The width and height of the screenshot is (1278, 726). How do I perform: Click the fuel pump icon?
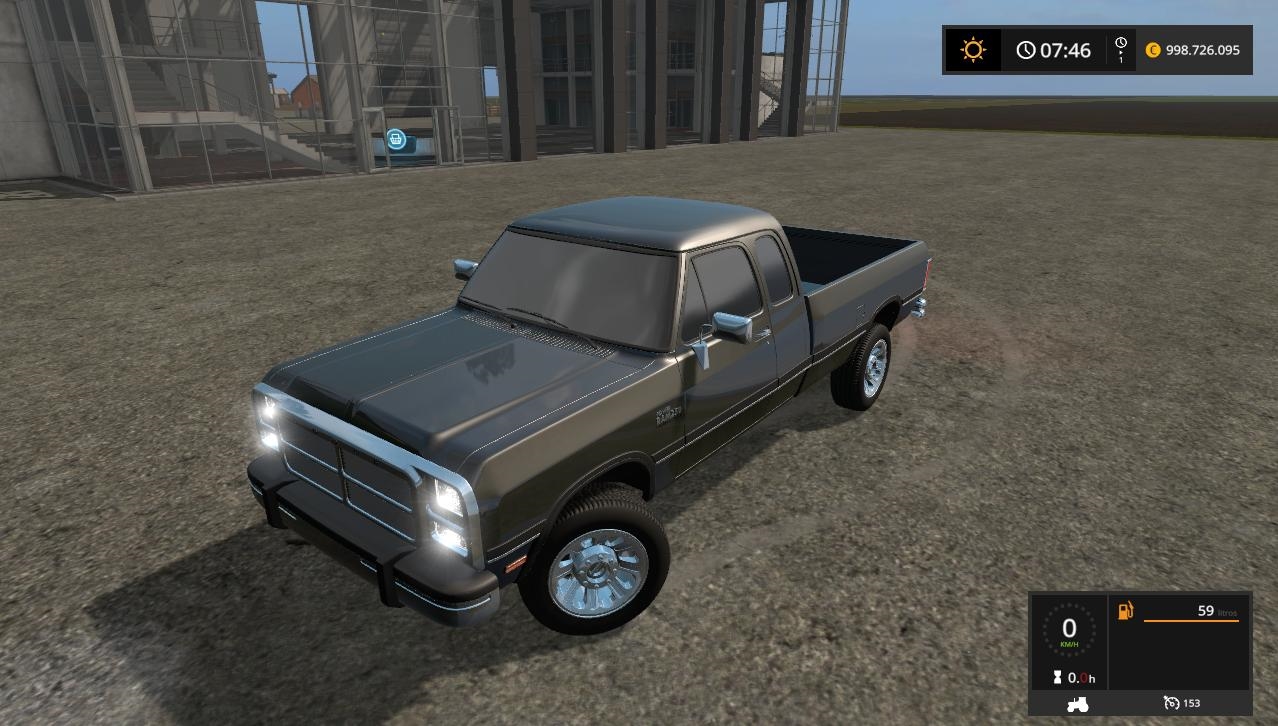coord(1125,610)
